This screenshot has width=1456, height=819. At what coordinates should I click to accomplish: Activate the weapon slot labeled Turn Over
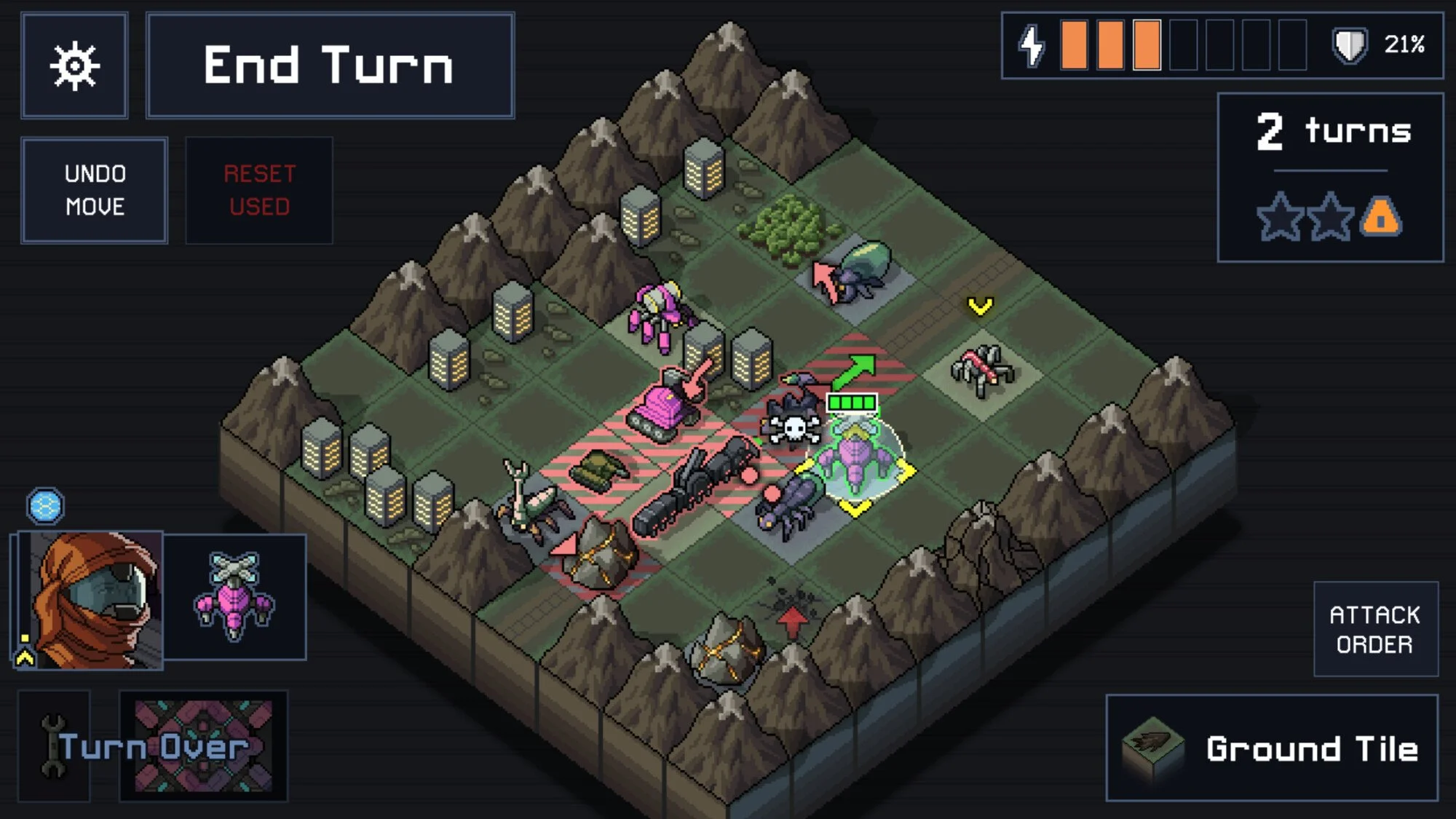click(x=203, y=745)
